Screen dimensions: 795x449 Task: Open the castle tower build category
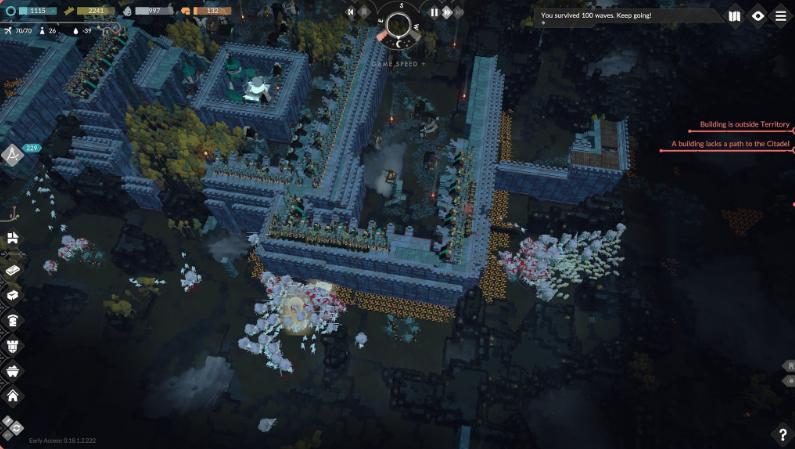[13, 346]
